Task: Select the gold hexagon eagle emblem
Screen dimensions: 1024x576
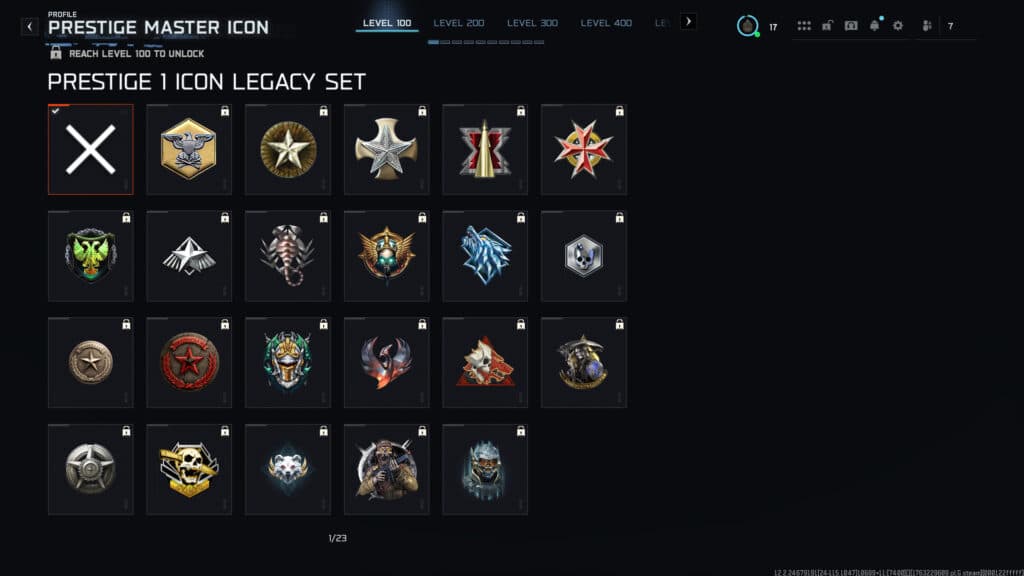Action: pyautogui.click(x=189, y=149)
